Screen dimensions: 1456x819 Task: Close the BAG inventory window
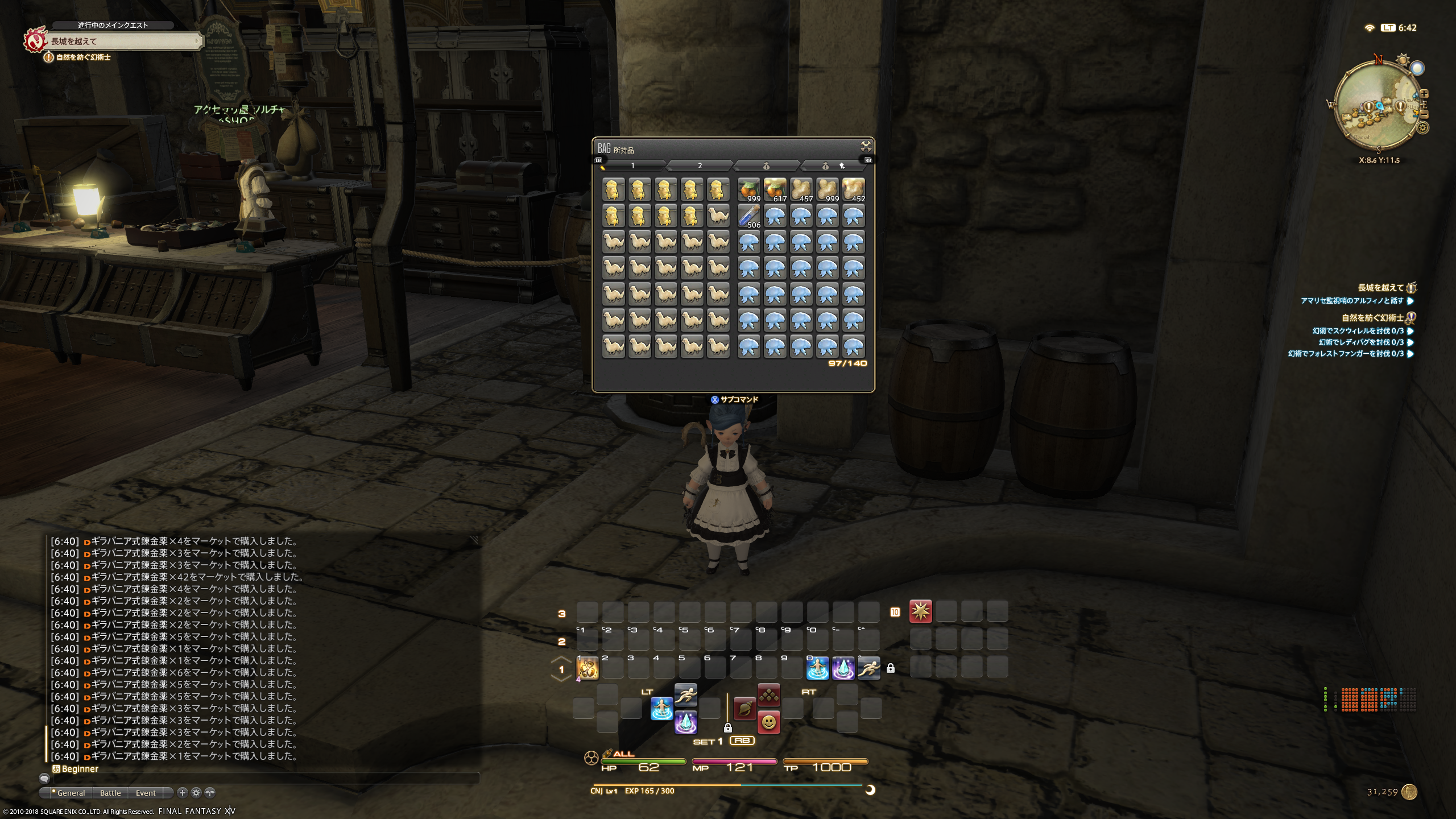point(866,146)
